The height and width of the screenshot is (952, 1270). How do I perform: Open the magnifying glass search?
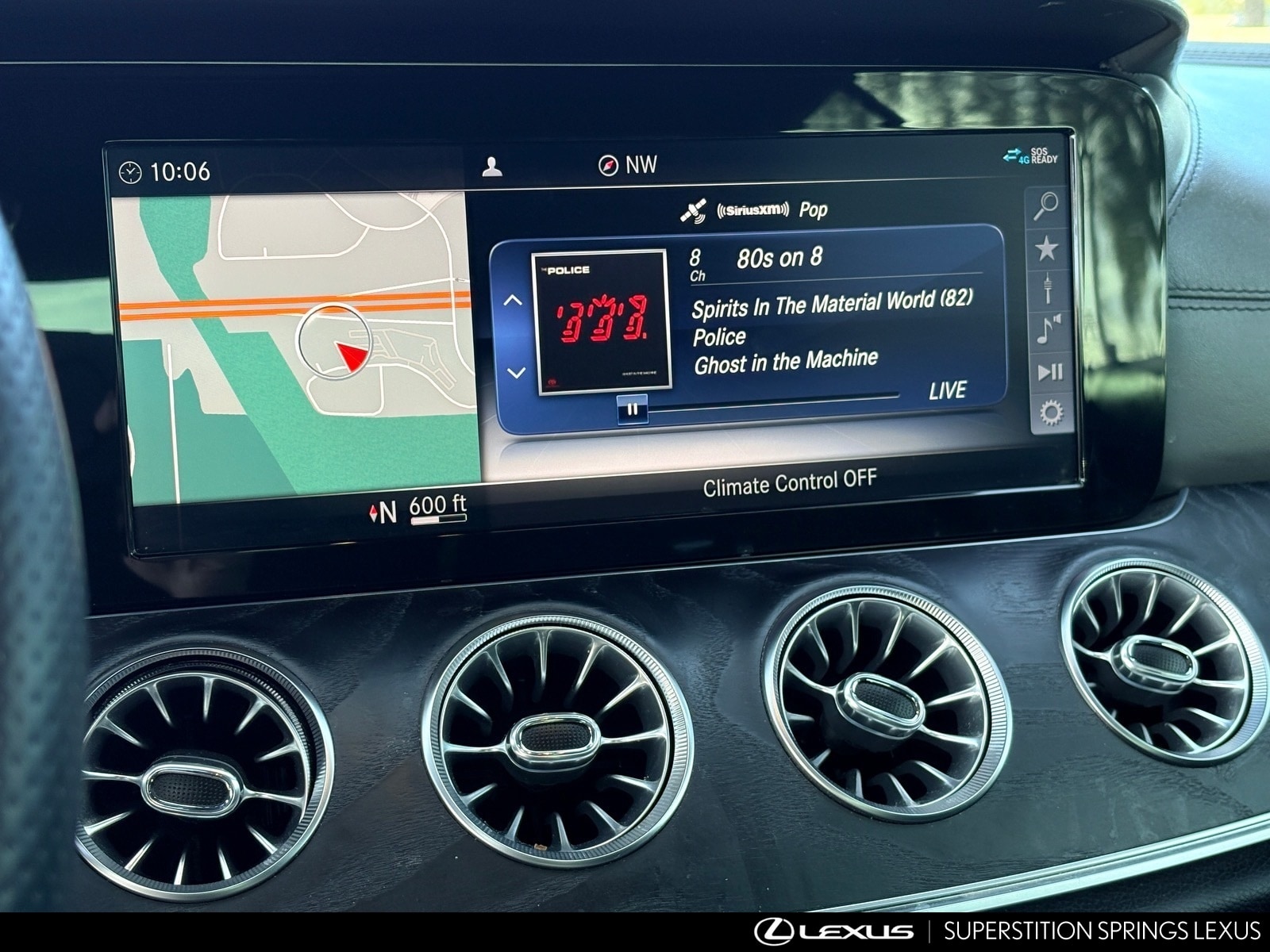click(1045, 206)
